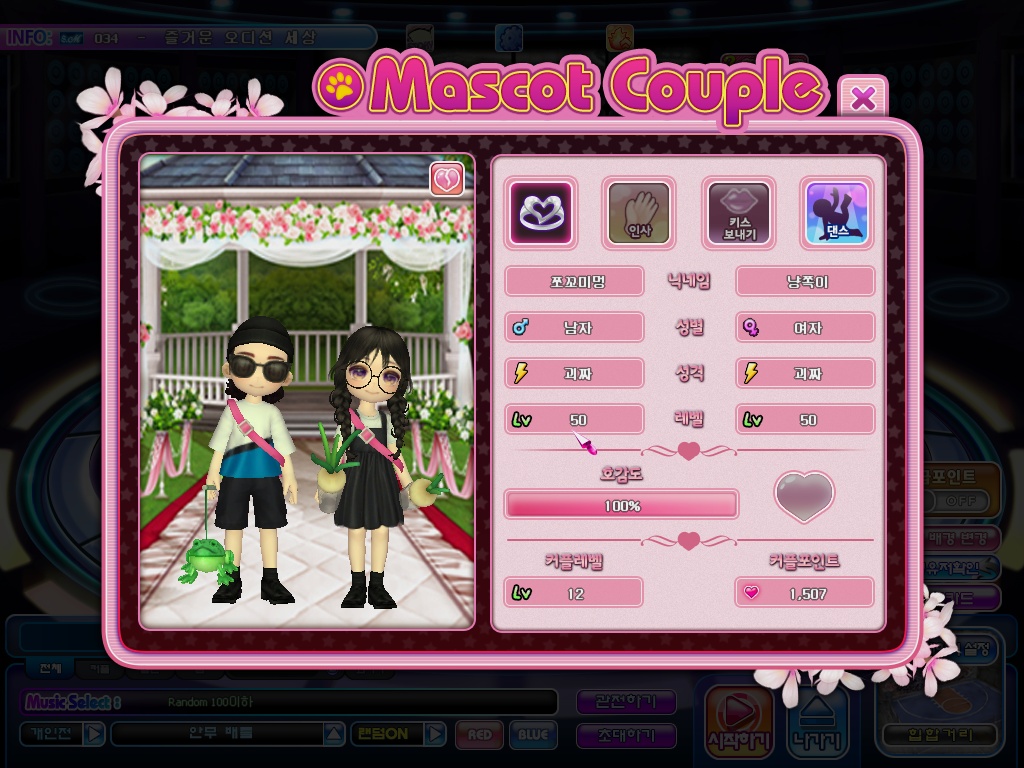
Task: Open the 랜덤ON dropdown arrow
Action: click(x=435, y=734)
